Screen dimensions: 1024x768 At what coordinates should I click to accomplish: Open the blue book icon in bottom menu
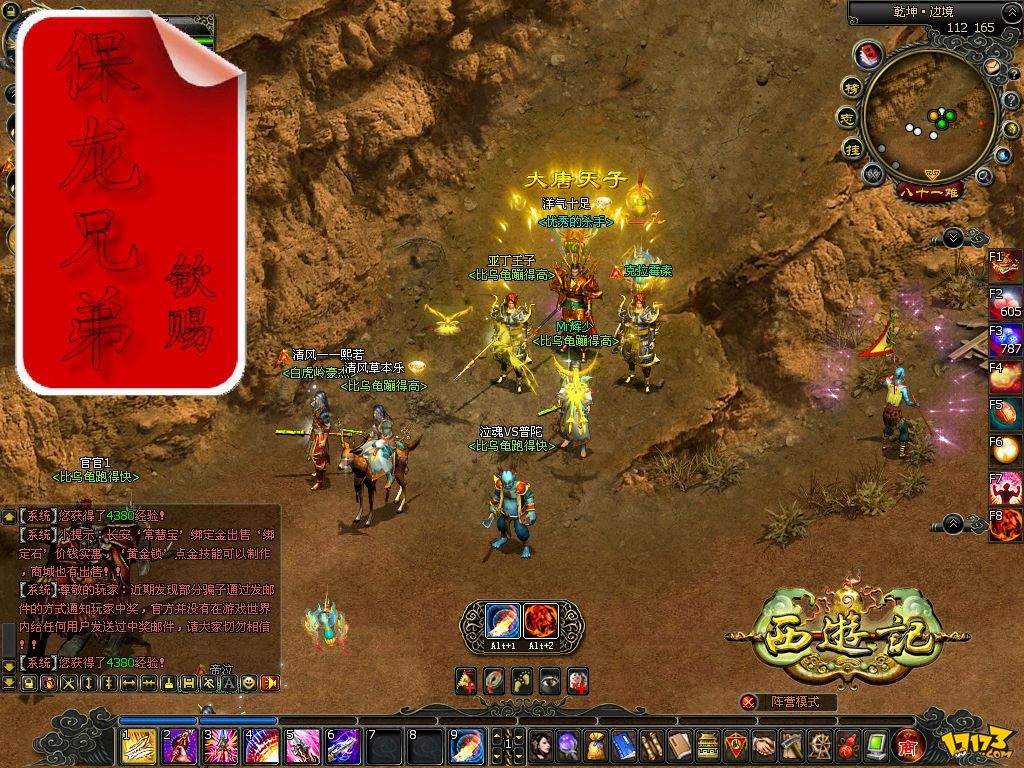coord(623,745)
